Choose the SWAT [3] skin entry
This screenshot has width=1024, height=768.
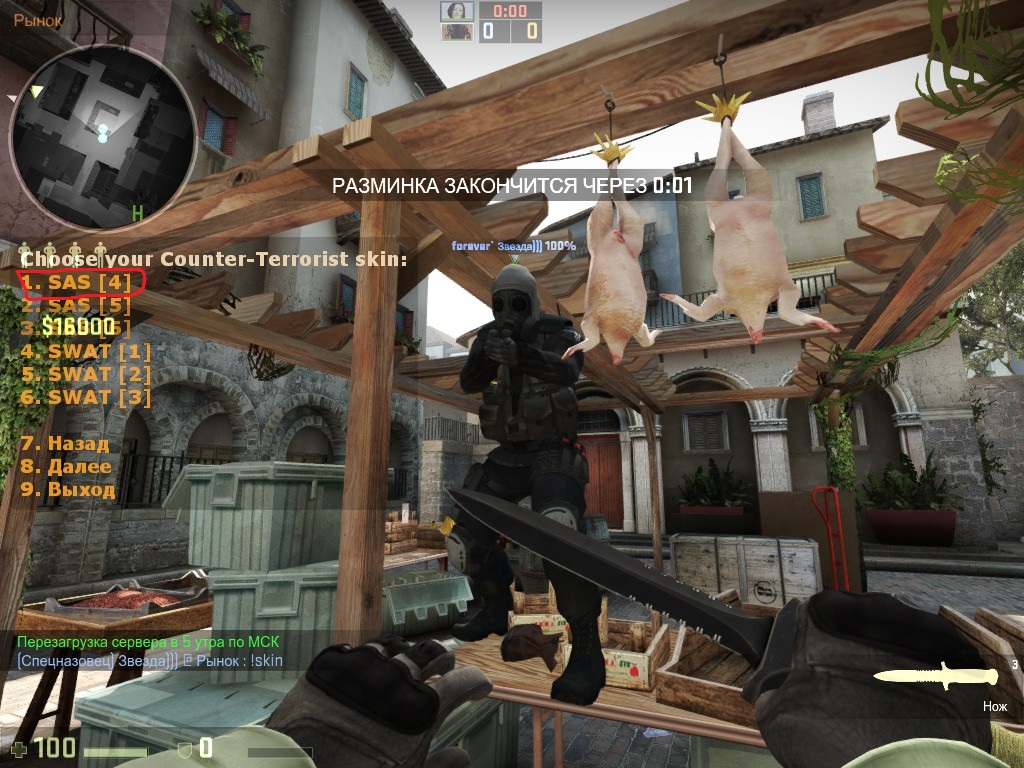point(86,397)
